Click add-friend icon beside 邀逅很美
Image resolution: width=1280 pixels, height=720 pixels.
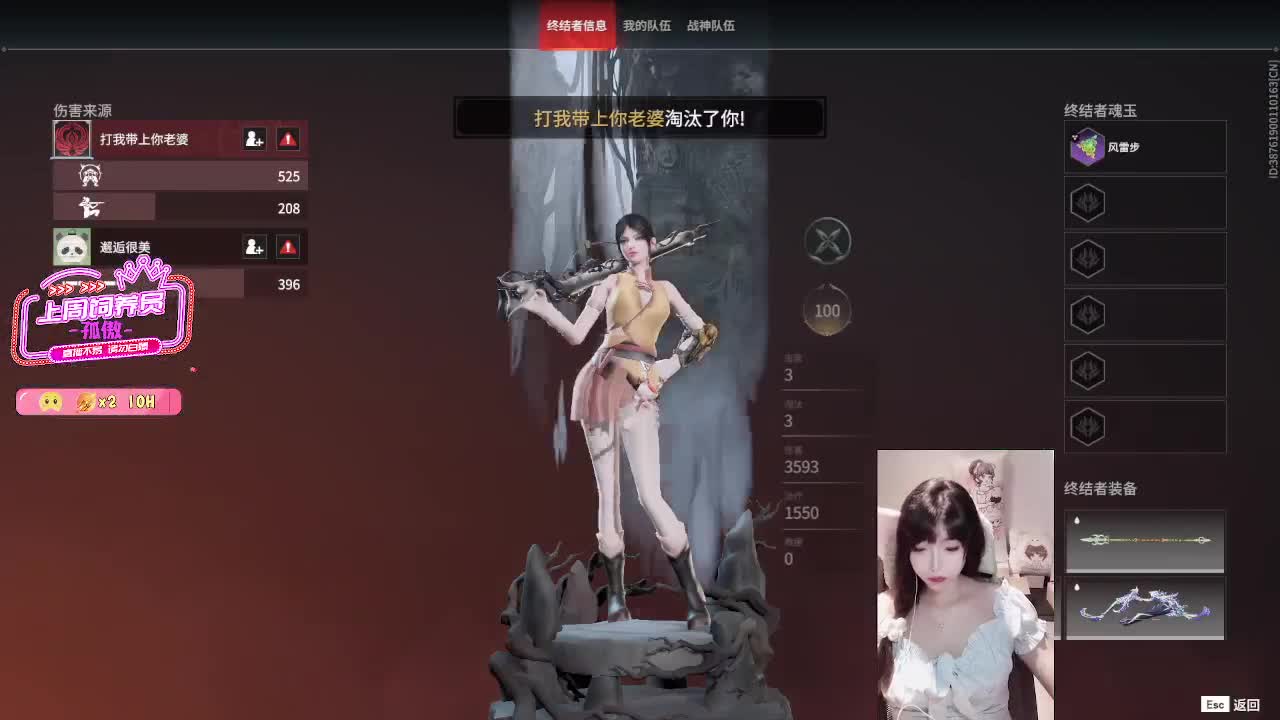pos(255,247)
